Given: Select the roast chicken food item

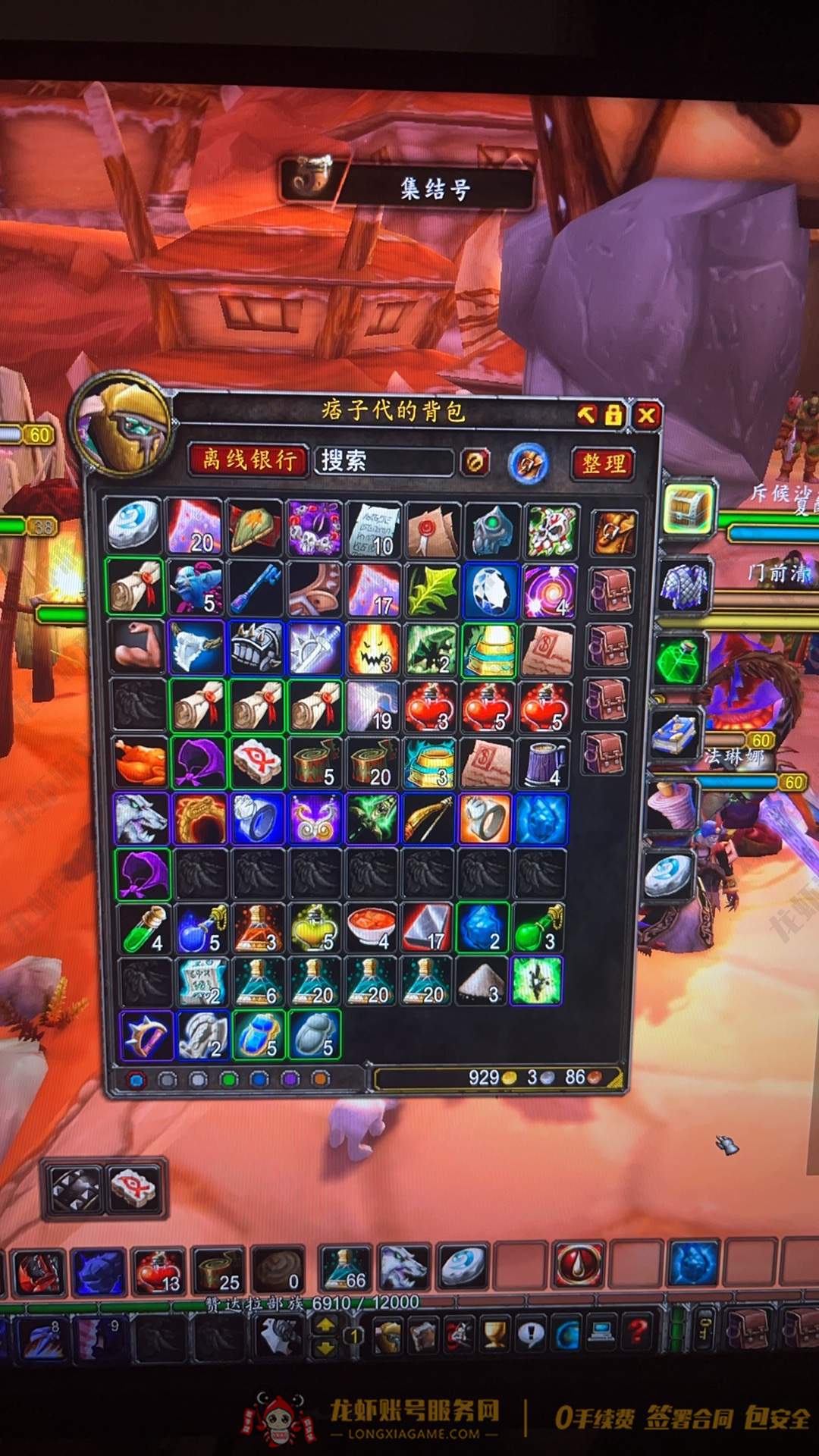Looking at the screenshot, I should (140, 762).
